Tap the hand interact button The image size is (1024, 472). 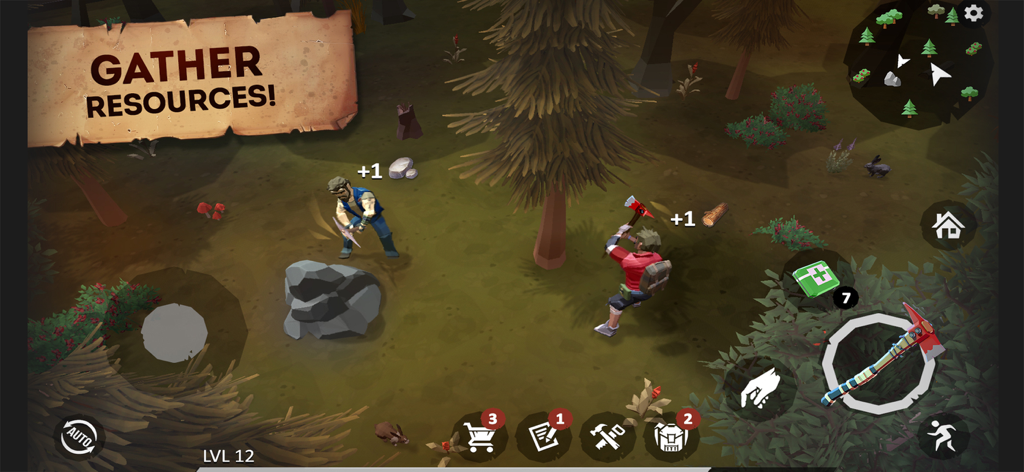coord(760,389)
